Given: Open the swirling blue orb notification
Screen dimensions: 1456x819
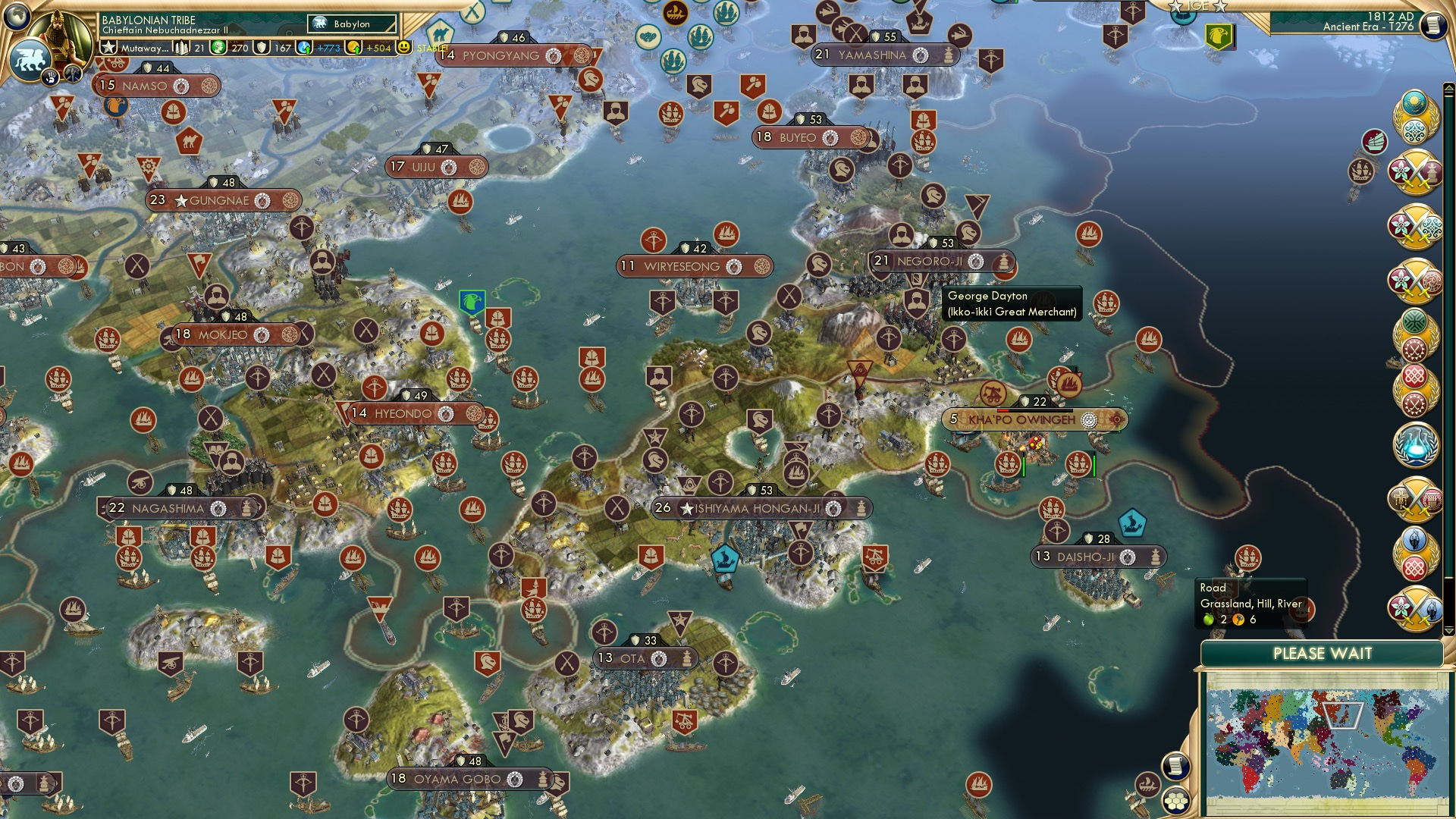Looking at the screenshot, I should 1415,445.
